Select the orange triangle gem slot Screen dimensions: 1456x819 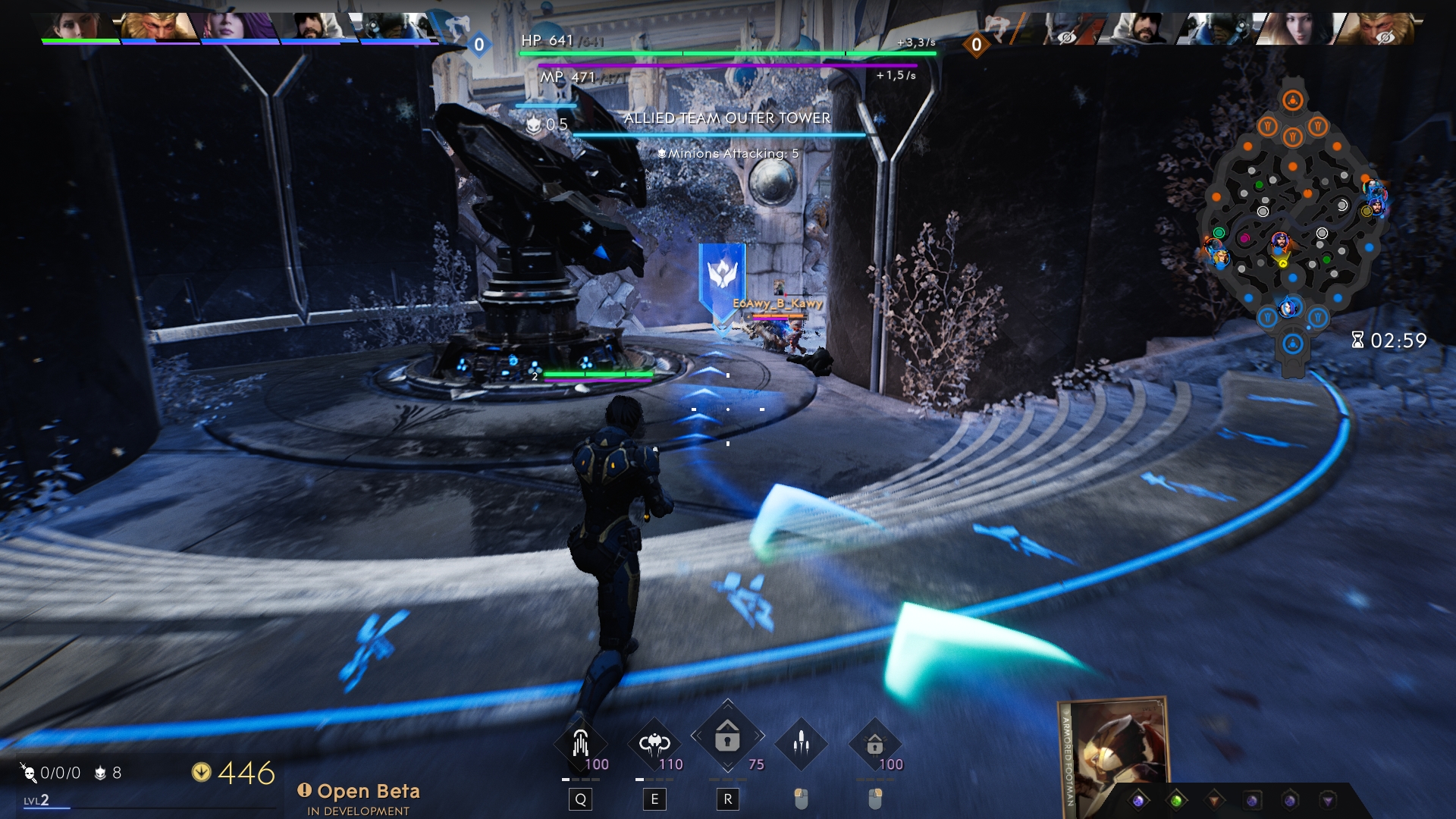point(1214,801)
